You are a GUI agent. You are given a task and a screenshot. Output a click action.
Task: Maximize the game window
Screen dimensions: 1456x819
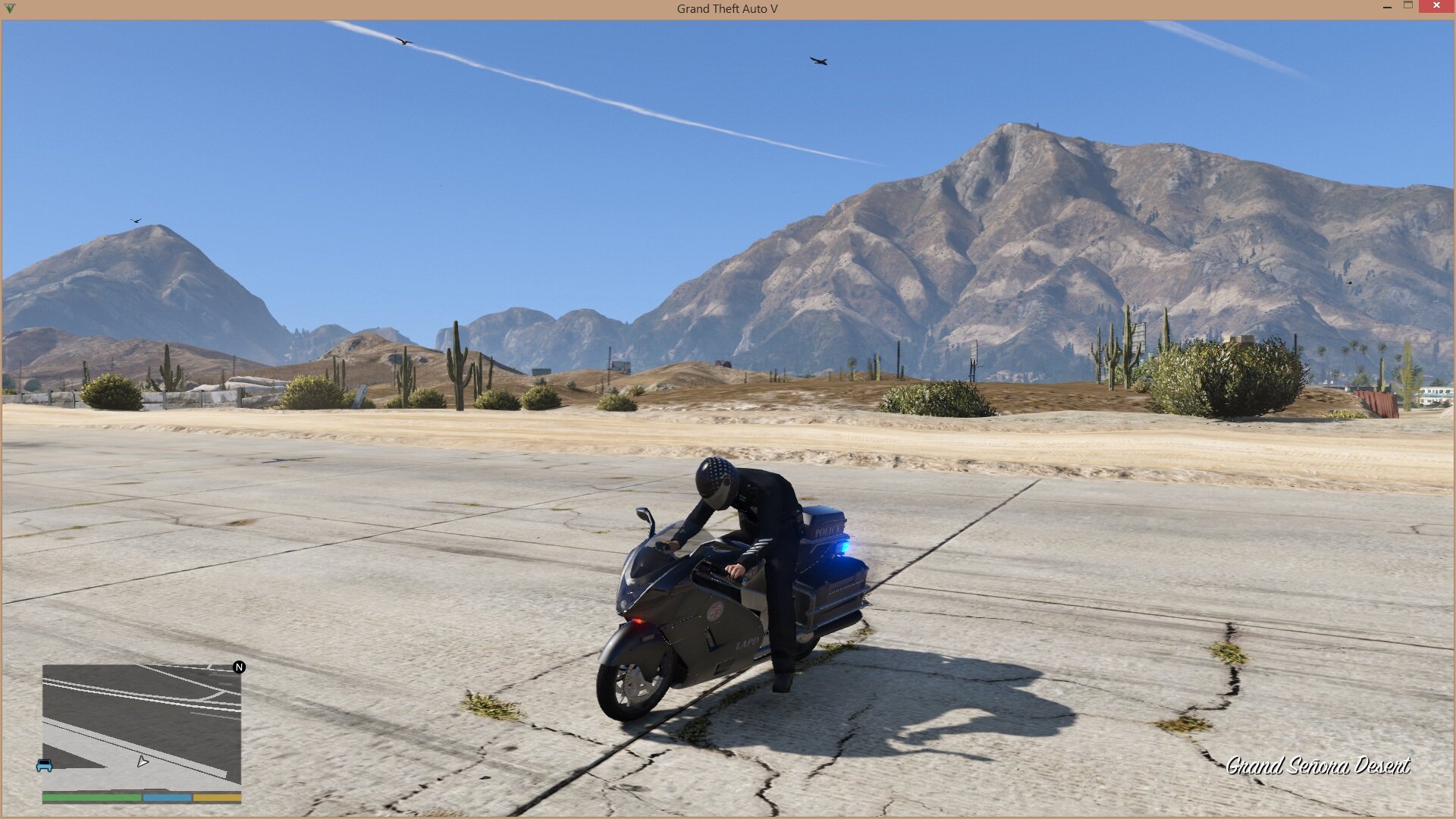[1408, 6]
